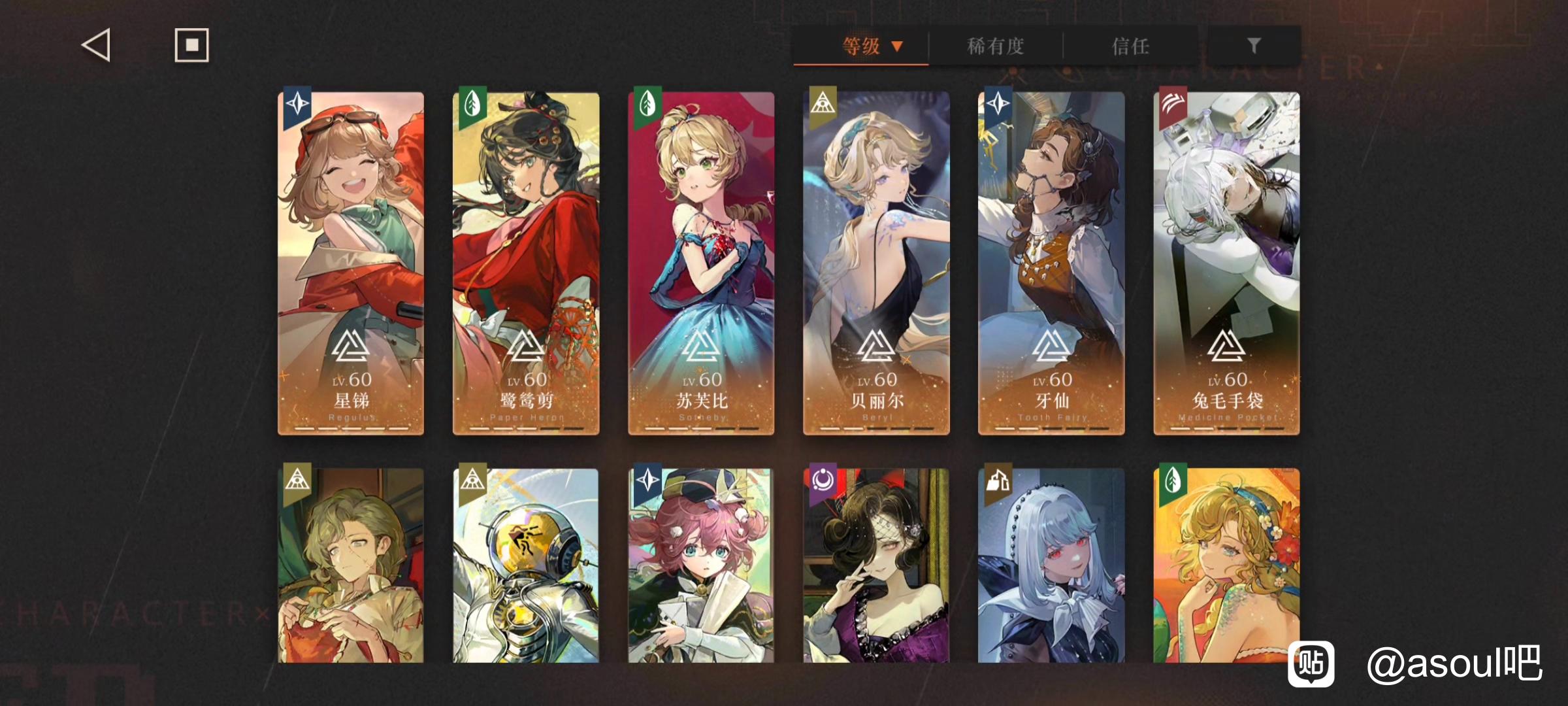Image resolution: width=1568 pixels, height=706 pixels.
Task: Open 苏芙比 Sotheby's character card
Action: click(701, 263)
